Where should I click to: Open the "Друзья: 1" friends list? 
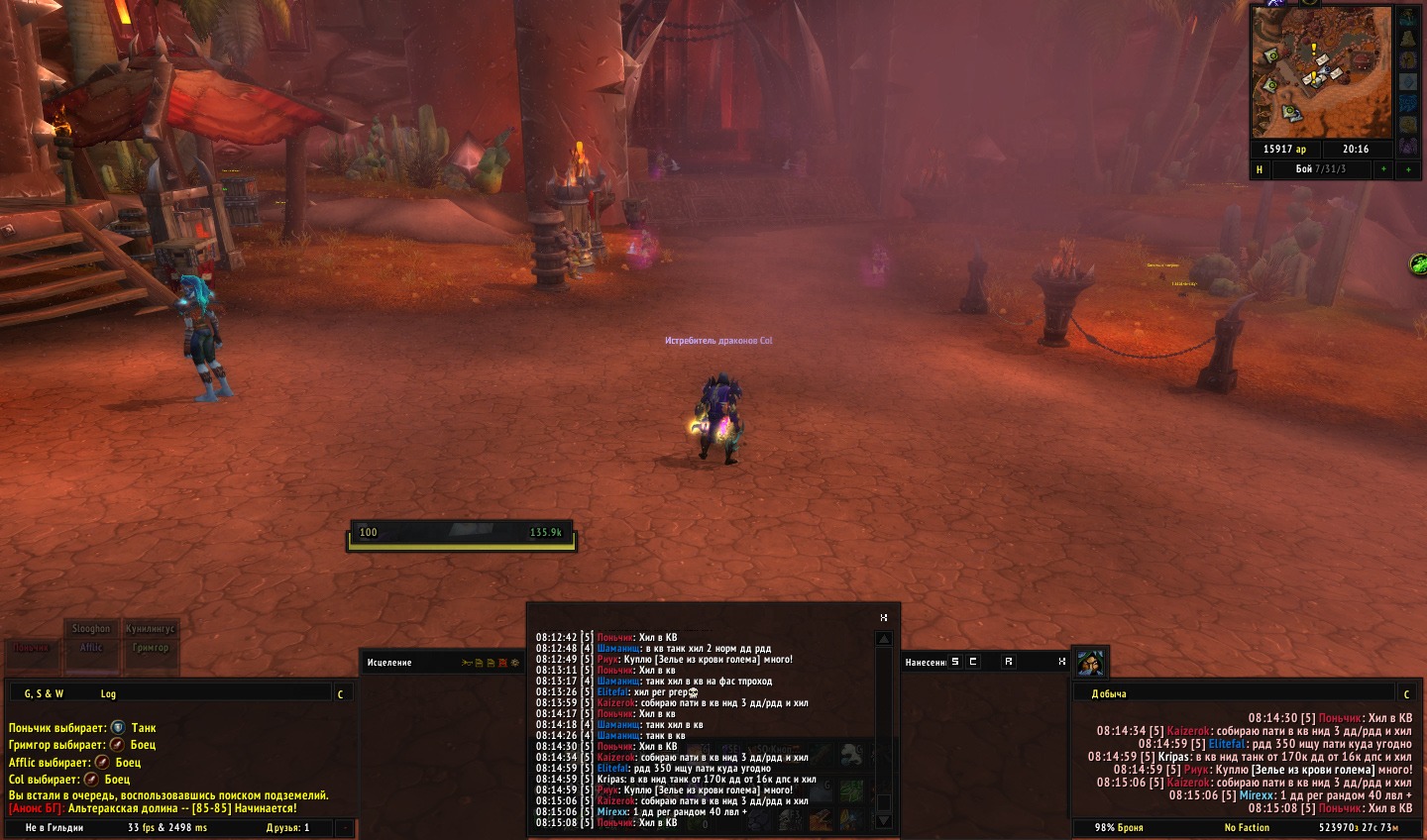[287, 827]
